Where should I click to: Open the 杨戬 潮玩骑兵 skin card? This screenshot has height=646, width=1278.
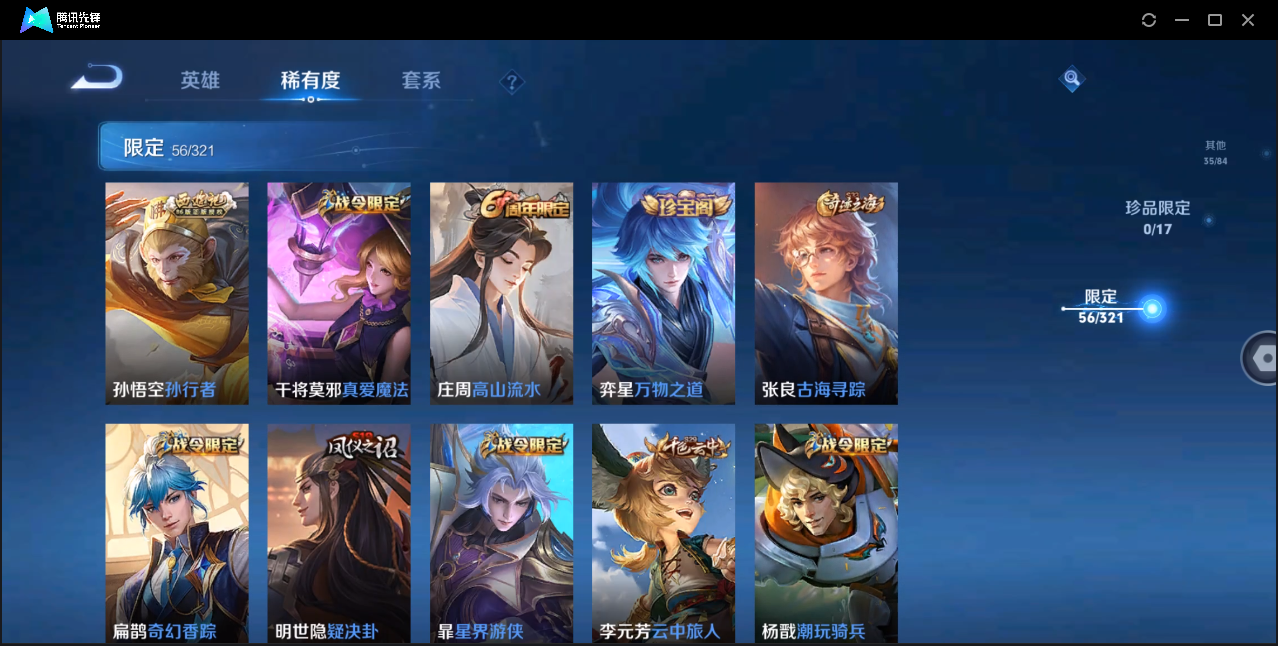coord(826,533)
